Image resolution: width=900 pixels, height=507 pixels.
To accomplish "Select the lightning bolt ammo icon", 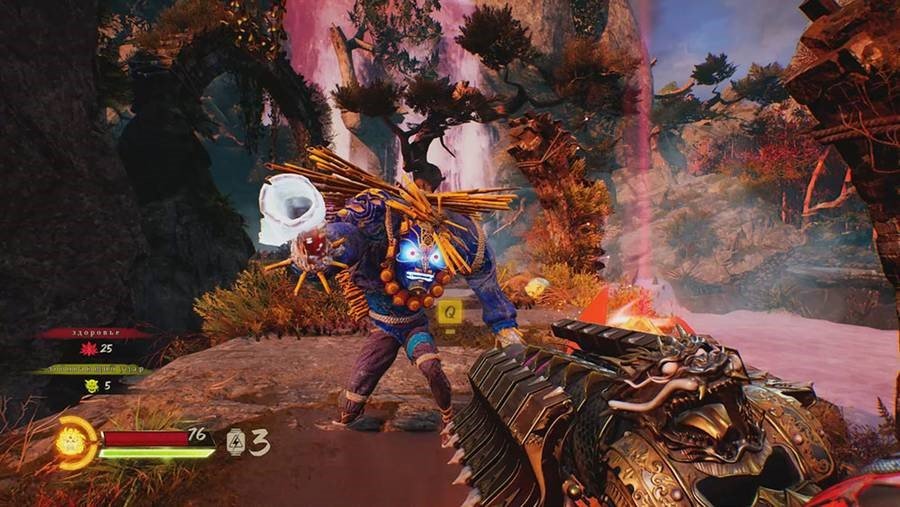I will [235, 441].
